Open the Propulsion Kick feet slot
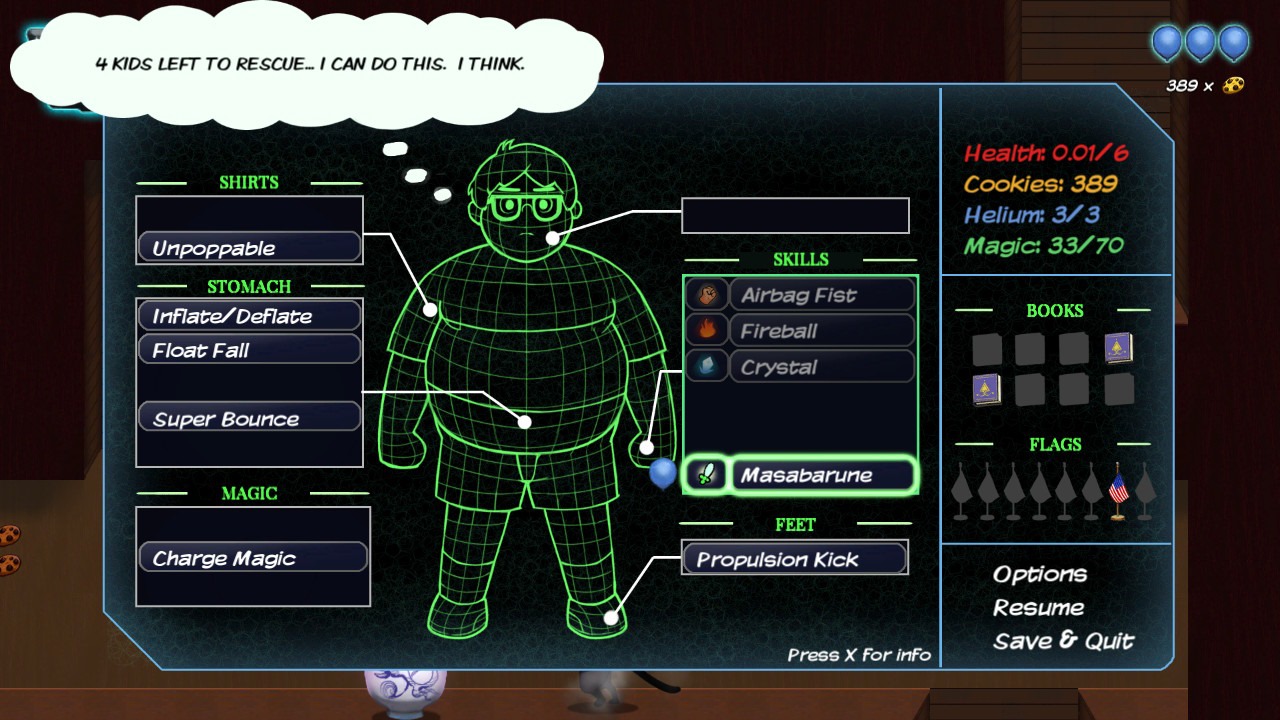The height and width of the screenshot is (720, 1280). click(x=794, y=559)
